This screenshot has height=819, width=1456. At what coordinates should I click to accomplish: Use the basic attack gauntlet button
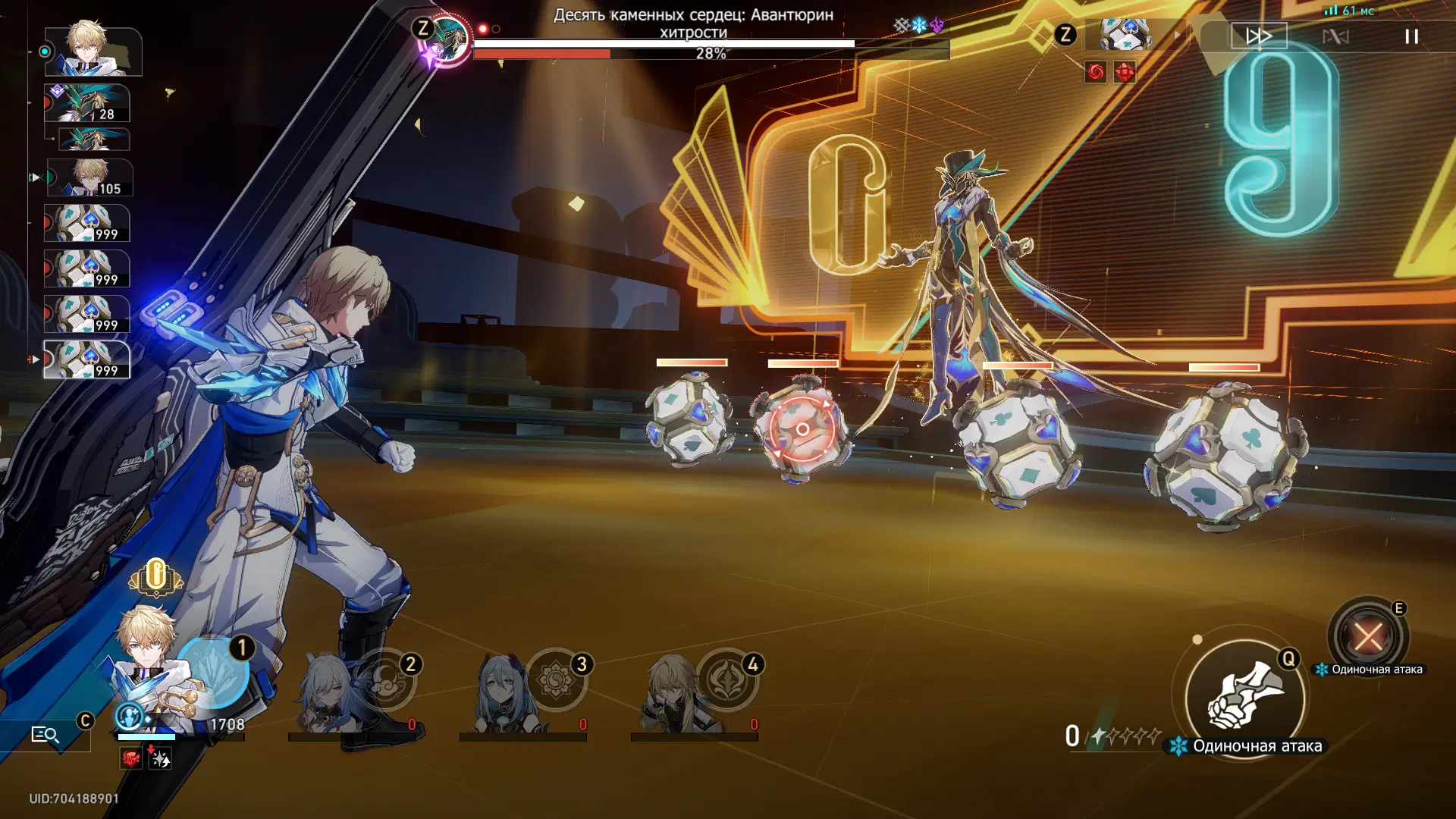[1245, 696]
